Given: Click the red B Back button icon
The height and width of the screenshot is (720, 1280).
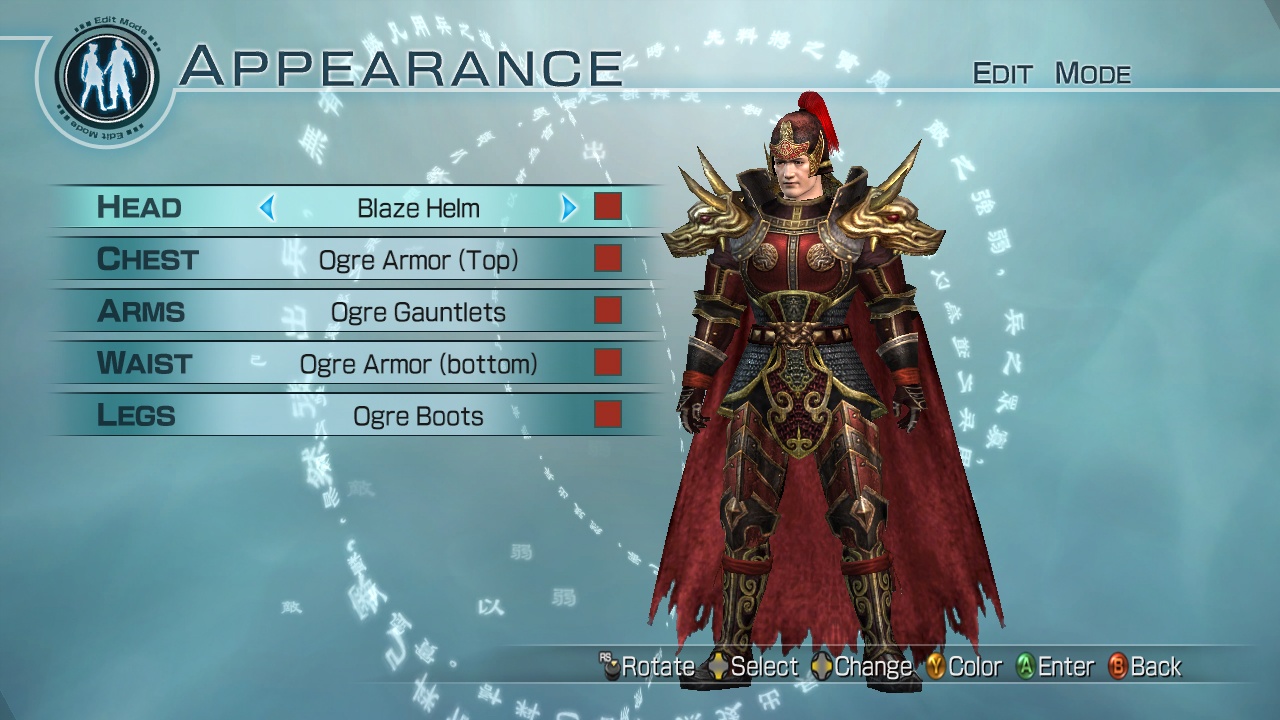Looking at the screenshot, I should 1116,666.
